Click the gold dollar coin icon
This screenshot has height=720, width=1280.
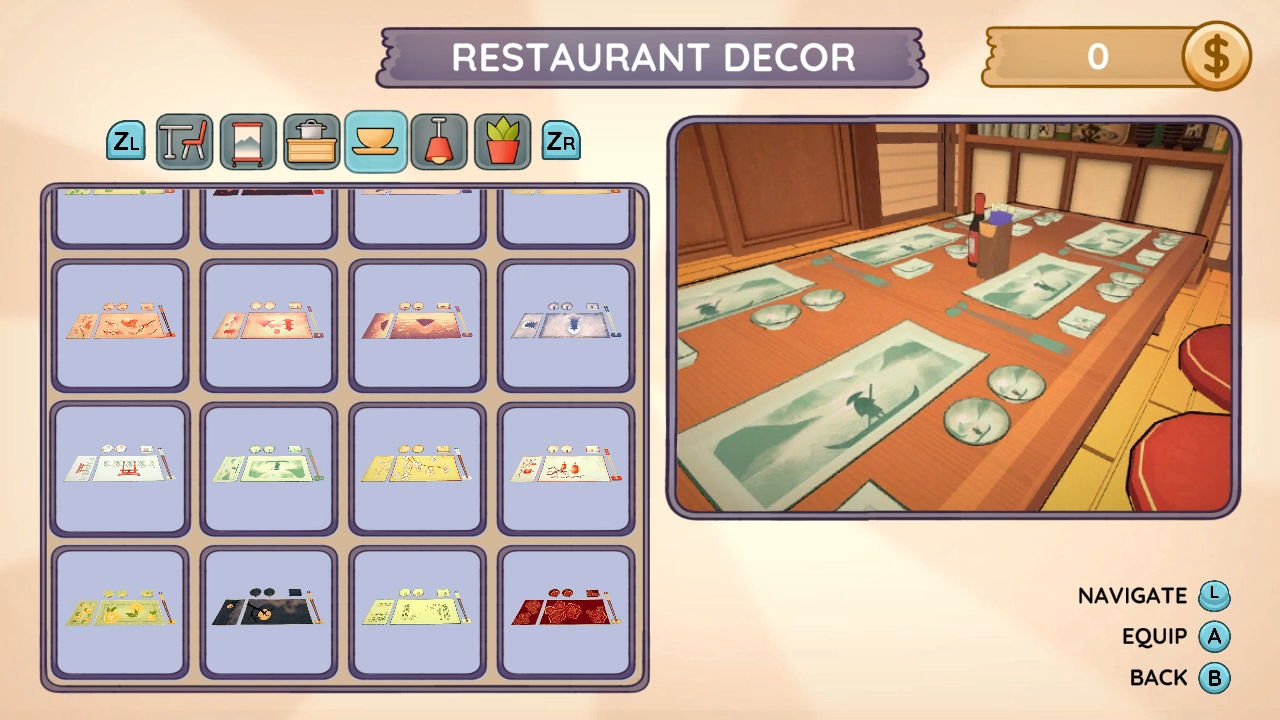[x=1216, y=57]
